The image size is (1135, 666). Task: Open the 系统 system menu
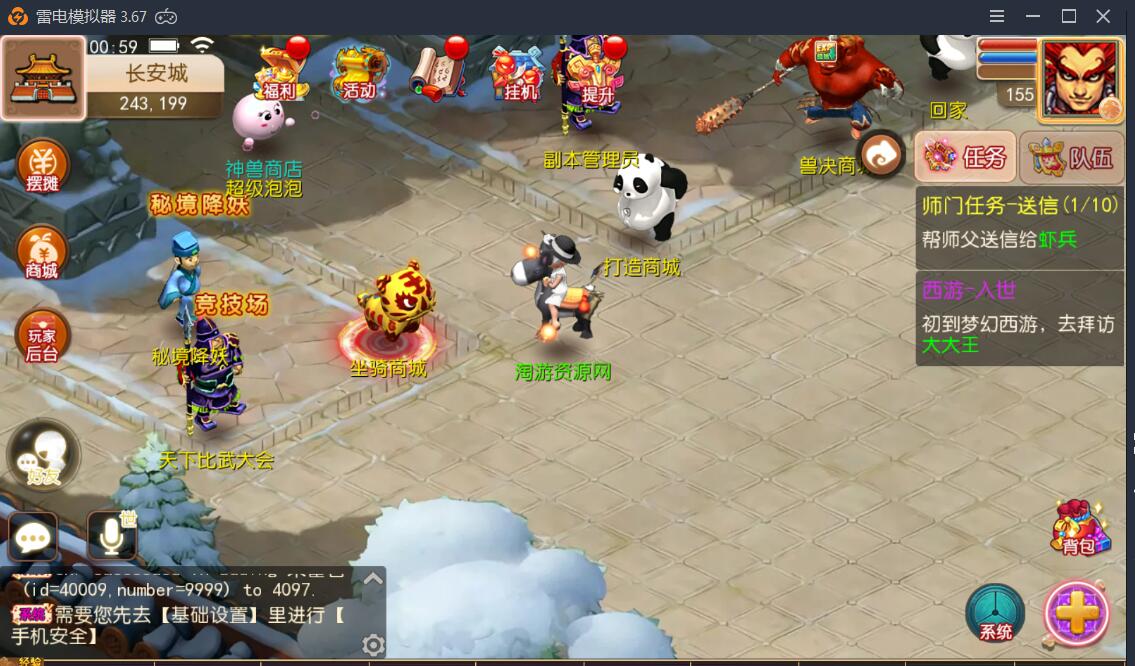pos(995,613)
